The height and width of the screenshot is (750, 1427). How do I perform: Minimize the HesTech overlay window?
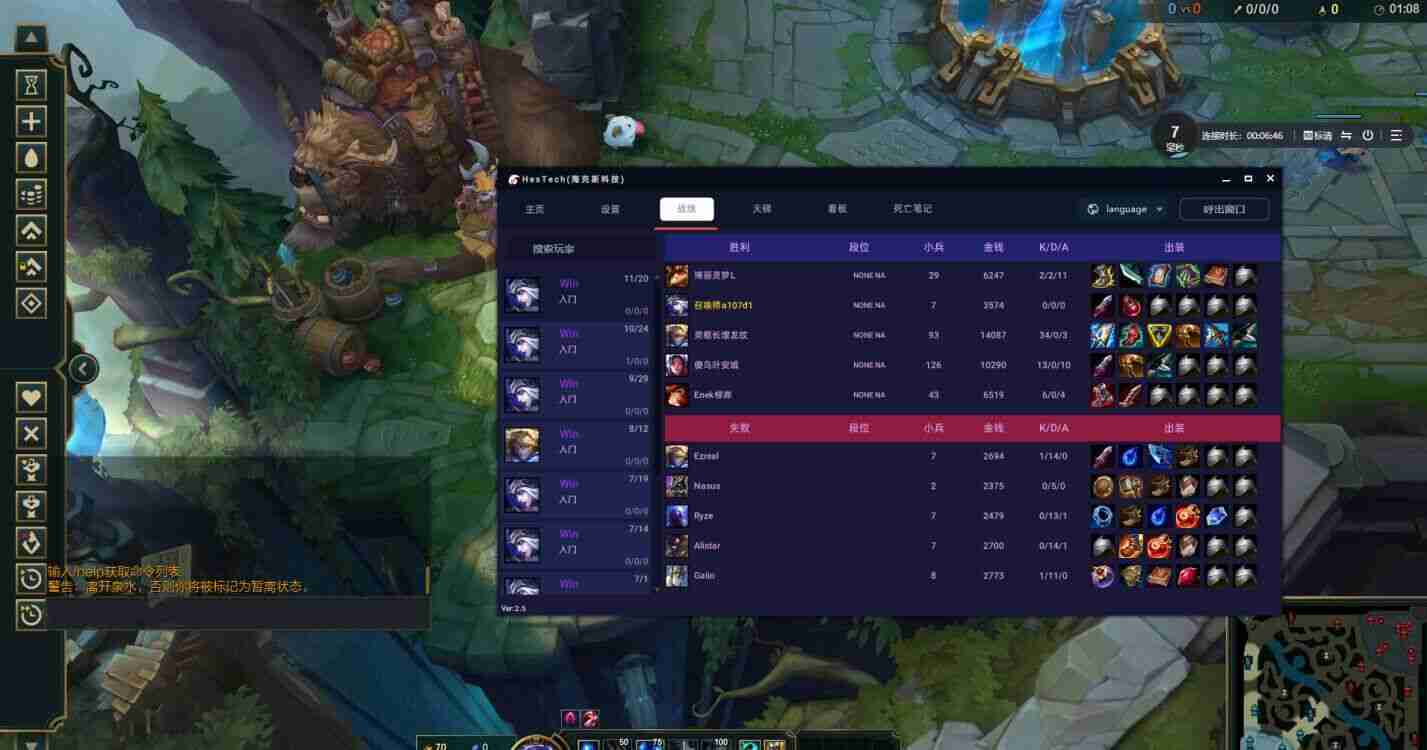(x=1226, y=178)
